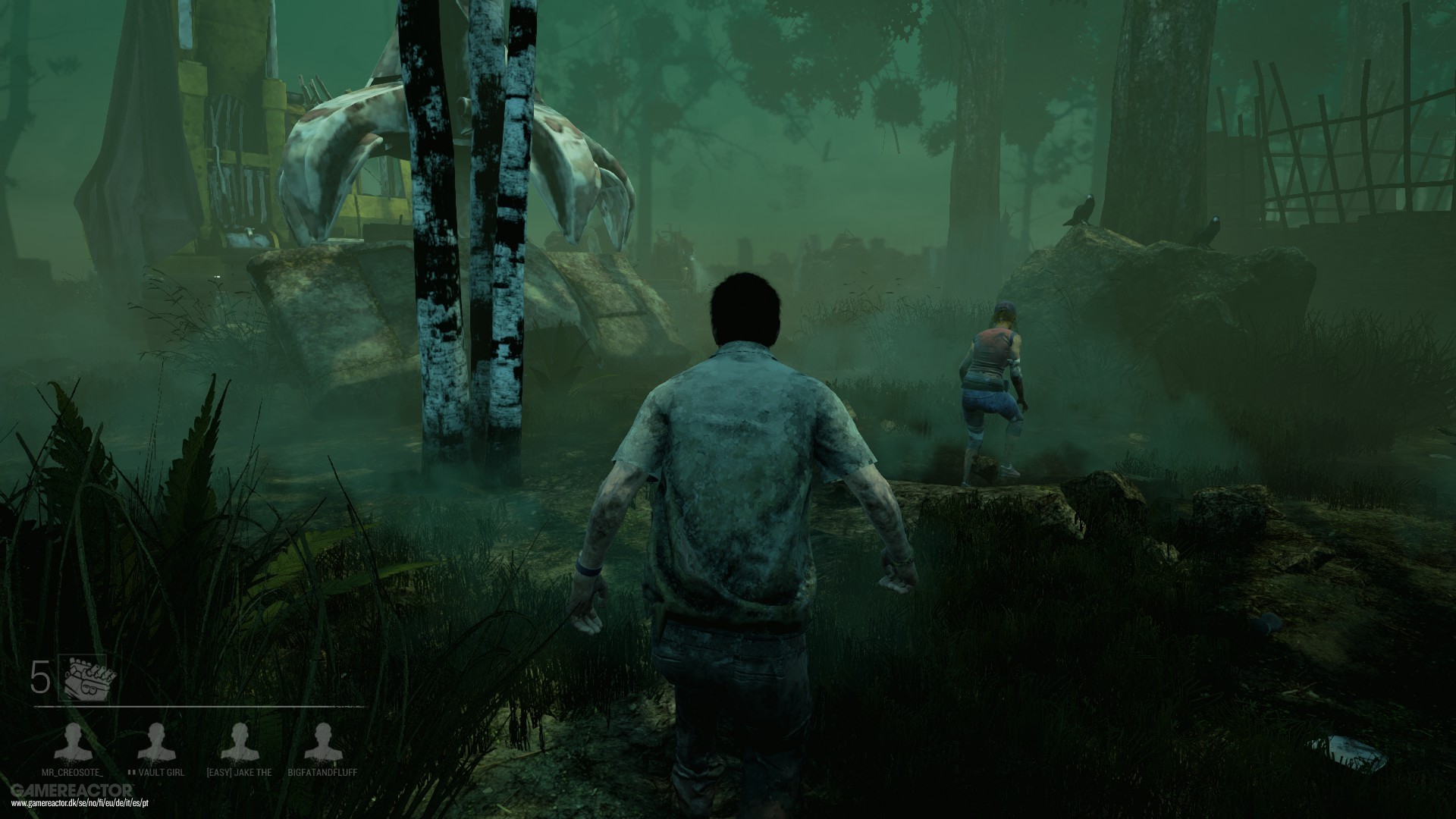Select [EASY] JAKE THE's portrait icon

[240, 739]
